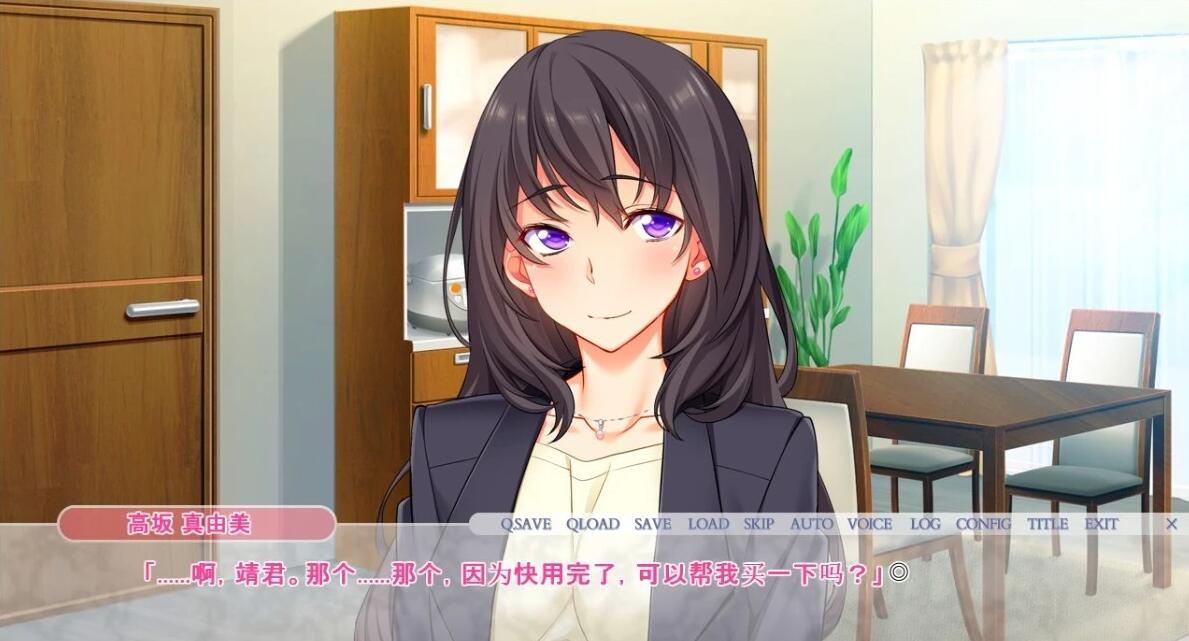Choose EXIT to quit the game
This screenshot has width=1189, height=641.
[1101, 523]
